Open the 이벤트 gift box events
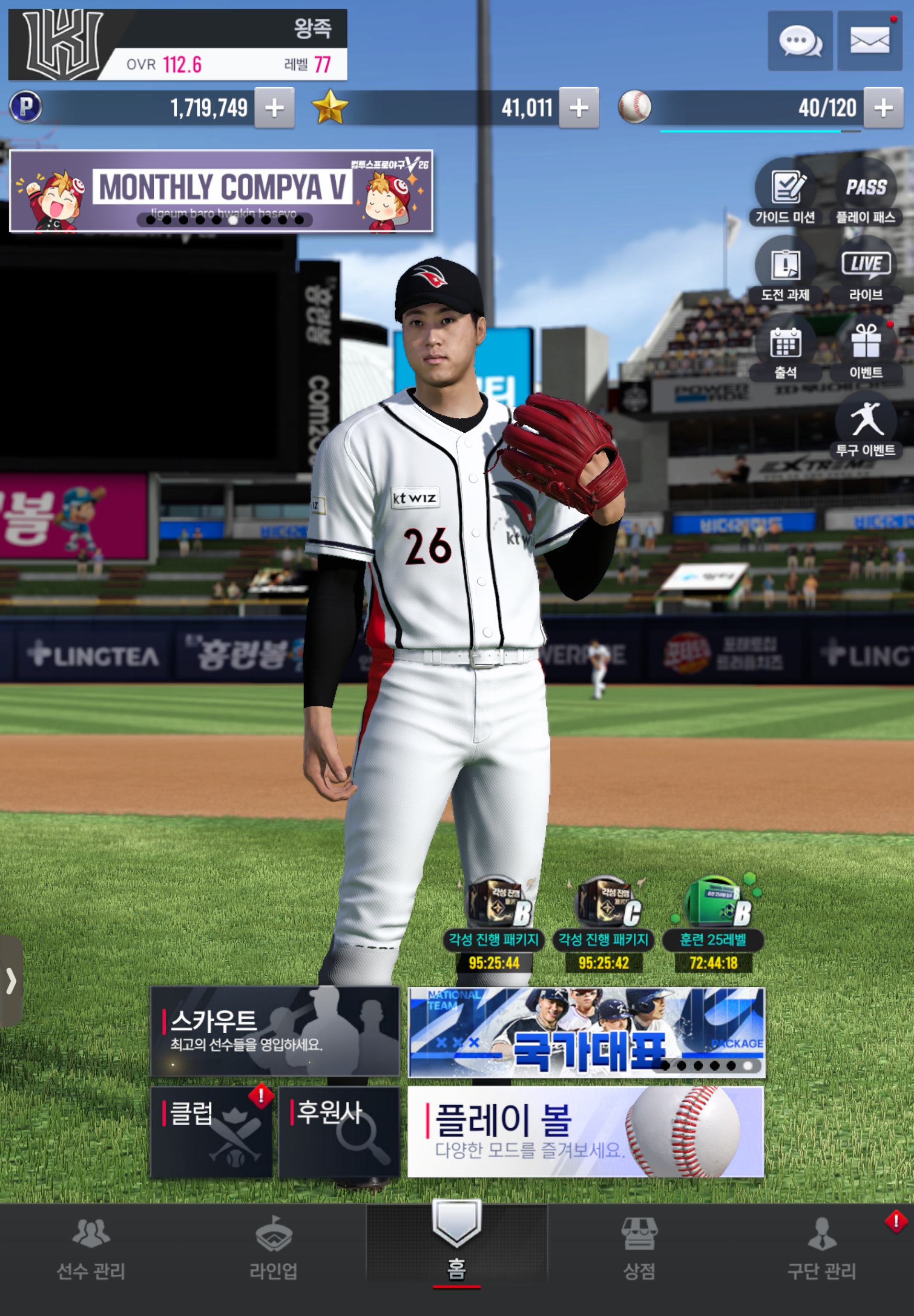Viewport: 914px width, 1316px height. point(865,349)
